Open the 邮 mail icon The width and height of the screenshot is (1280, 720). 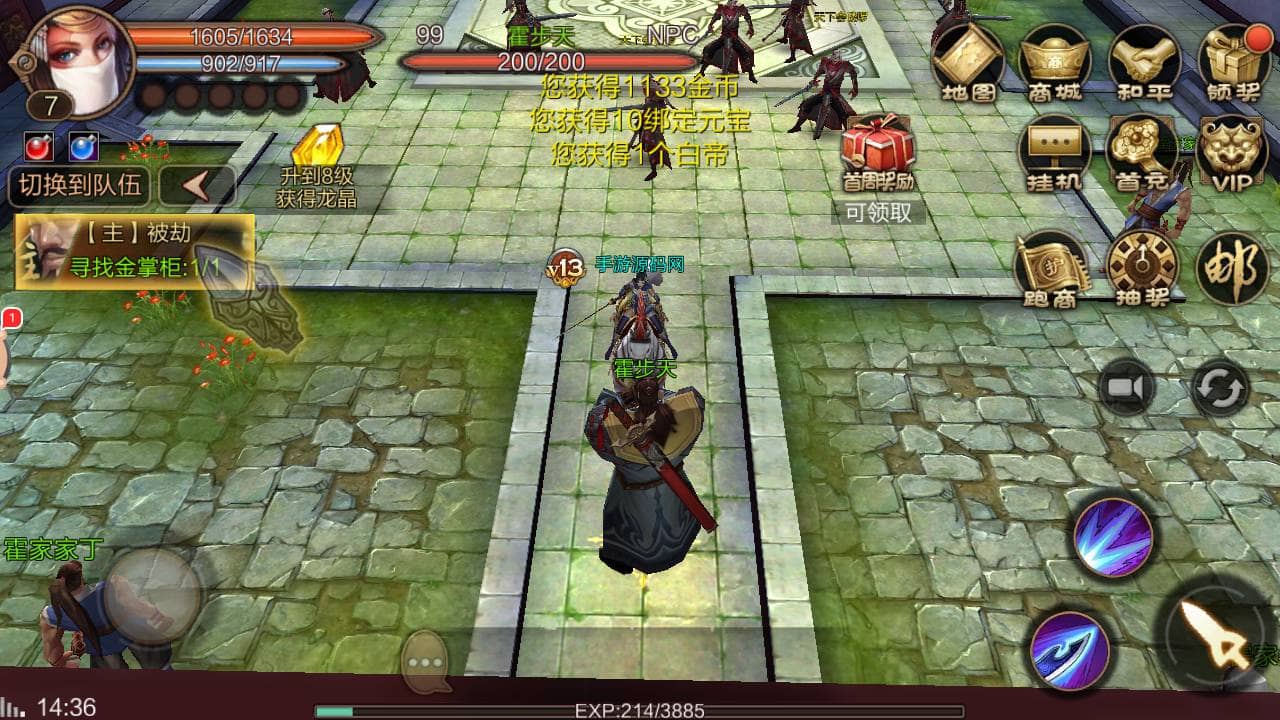pyautogui.click(x=1233, y=268)
